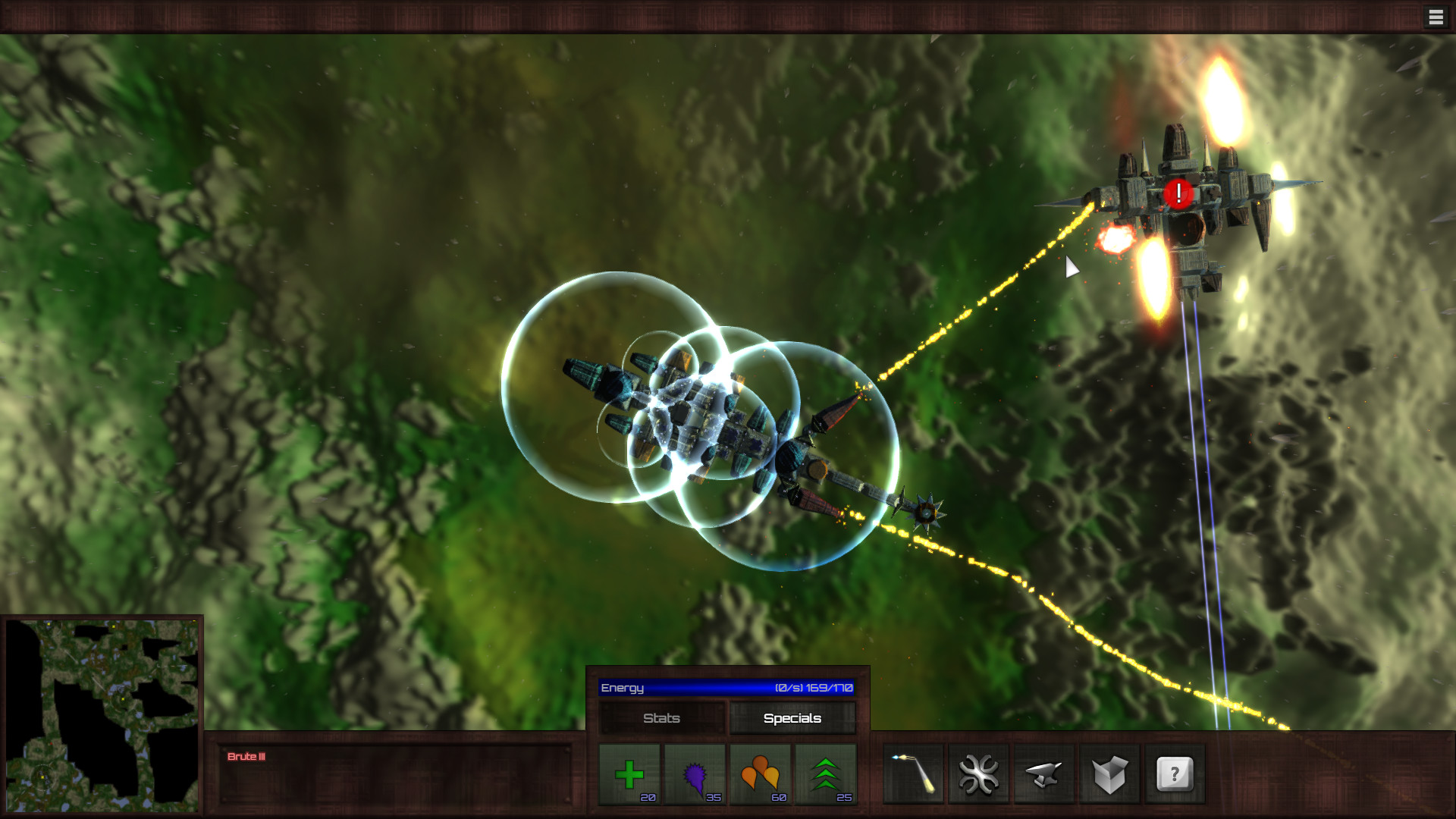Open the ship parts gear menu
The image size is (1456, 819).
coord(978,773)
